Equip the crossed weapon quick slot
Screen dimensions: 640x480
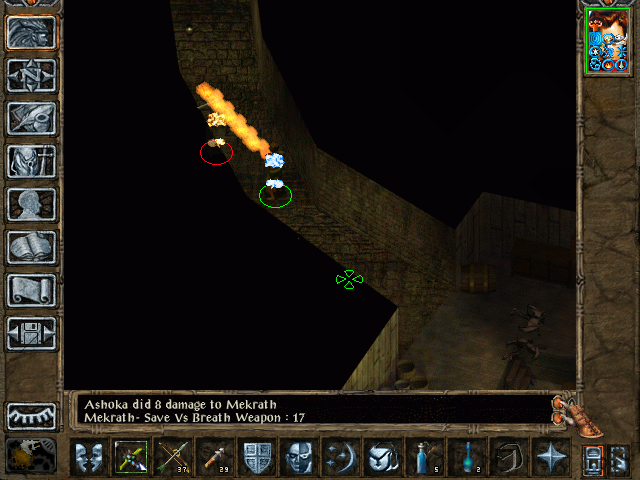point(130,457)
